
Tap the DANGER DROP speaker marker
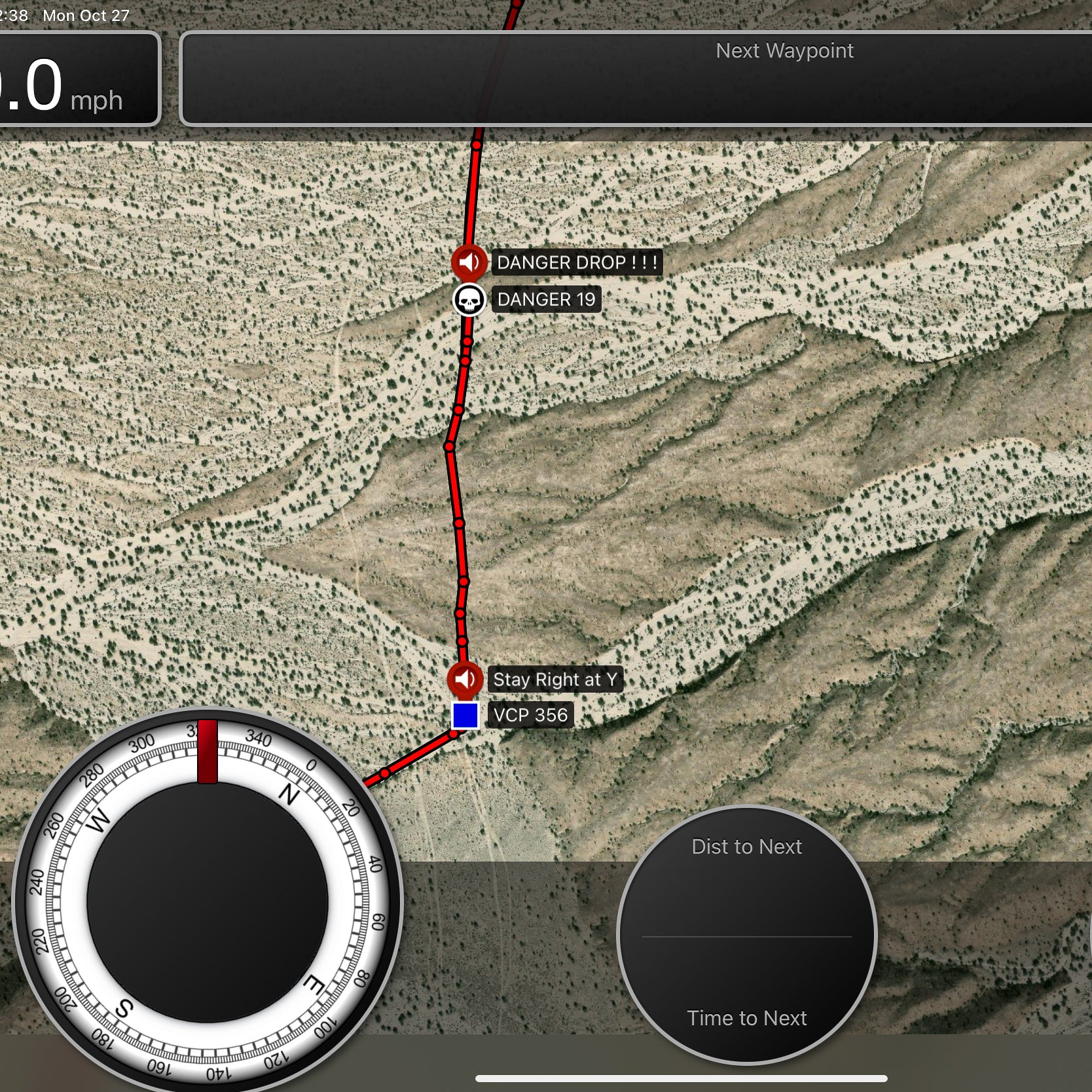click(x=469, y=263)
